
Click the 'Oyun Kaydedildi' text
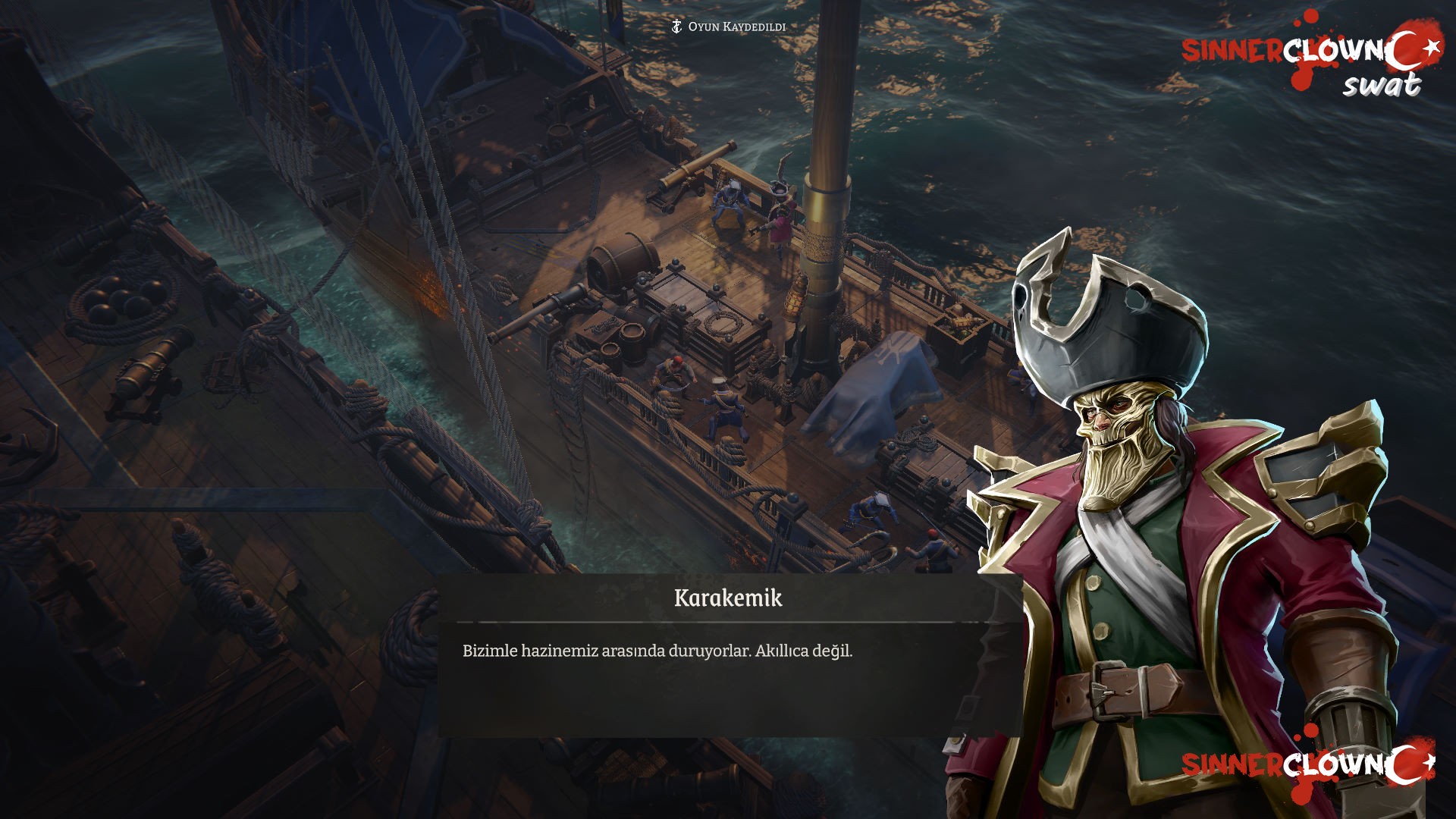736,25
